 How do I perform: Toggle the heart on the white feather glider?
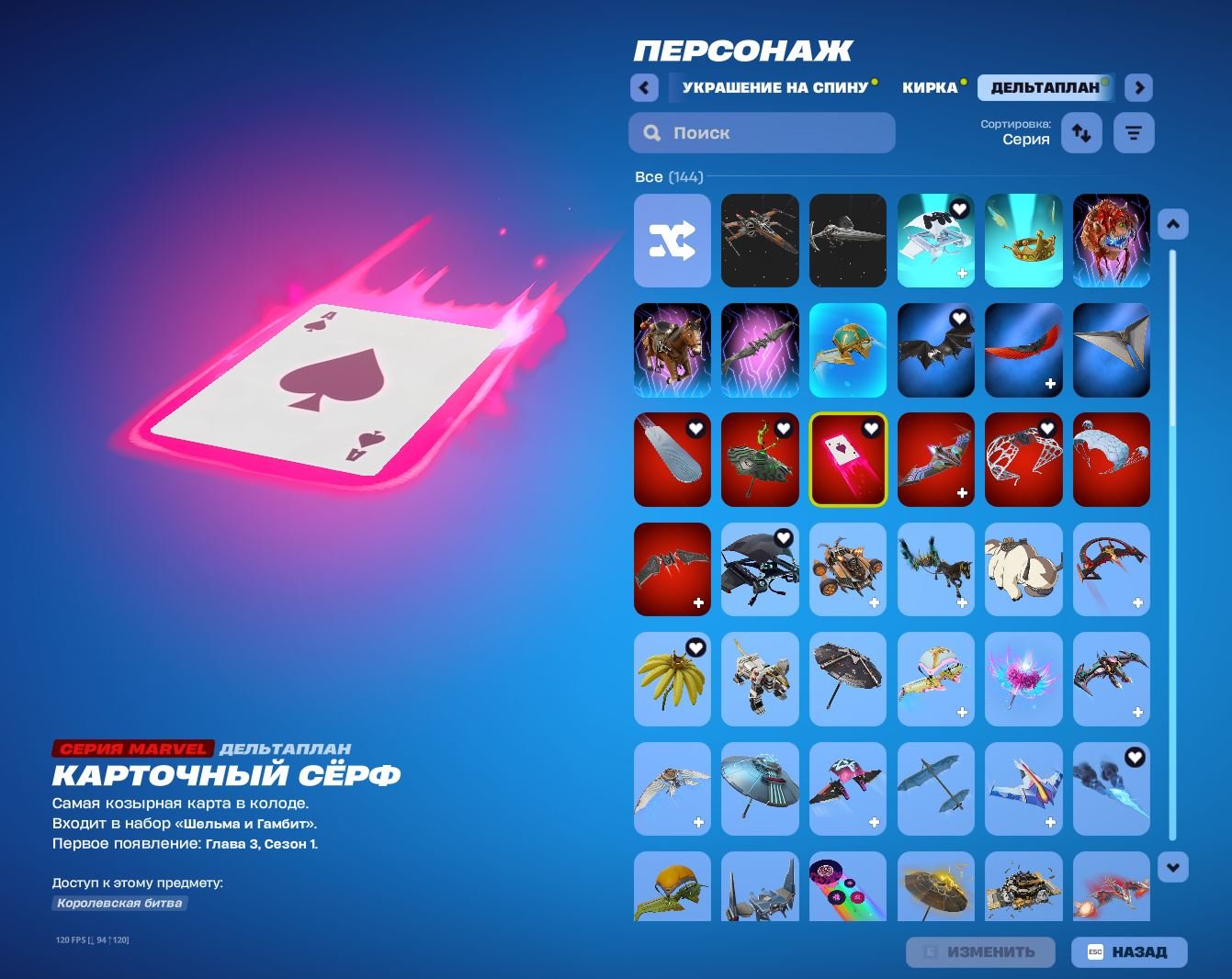[695, 429]
